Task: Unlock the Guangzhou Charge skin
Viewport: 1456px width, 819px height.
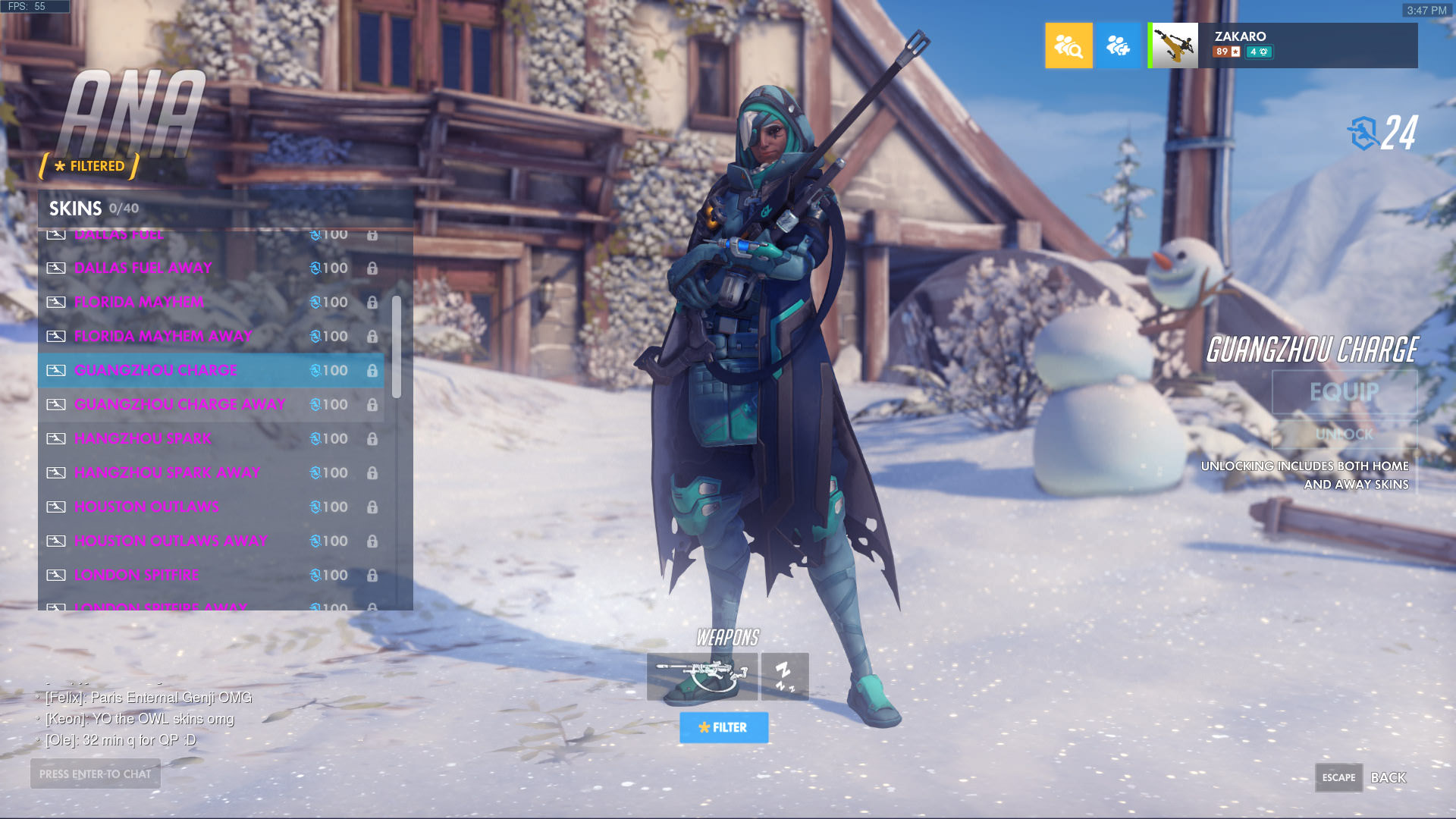Action: 1344,435
